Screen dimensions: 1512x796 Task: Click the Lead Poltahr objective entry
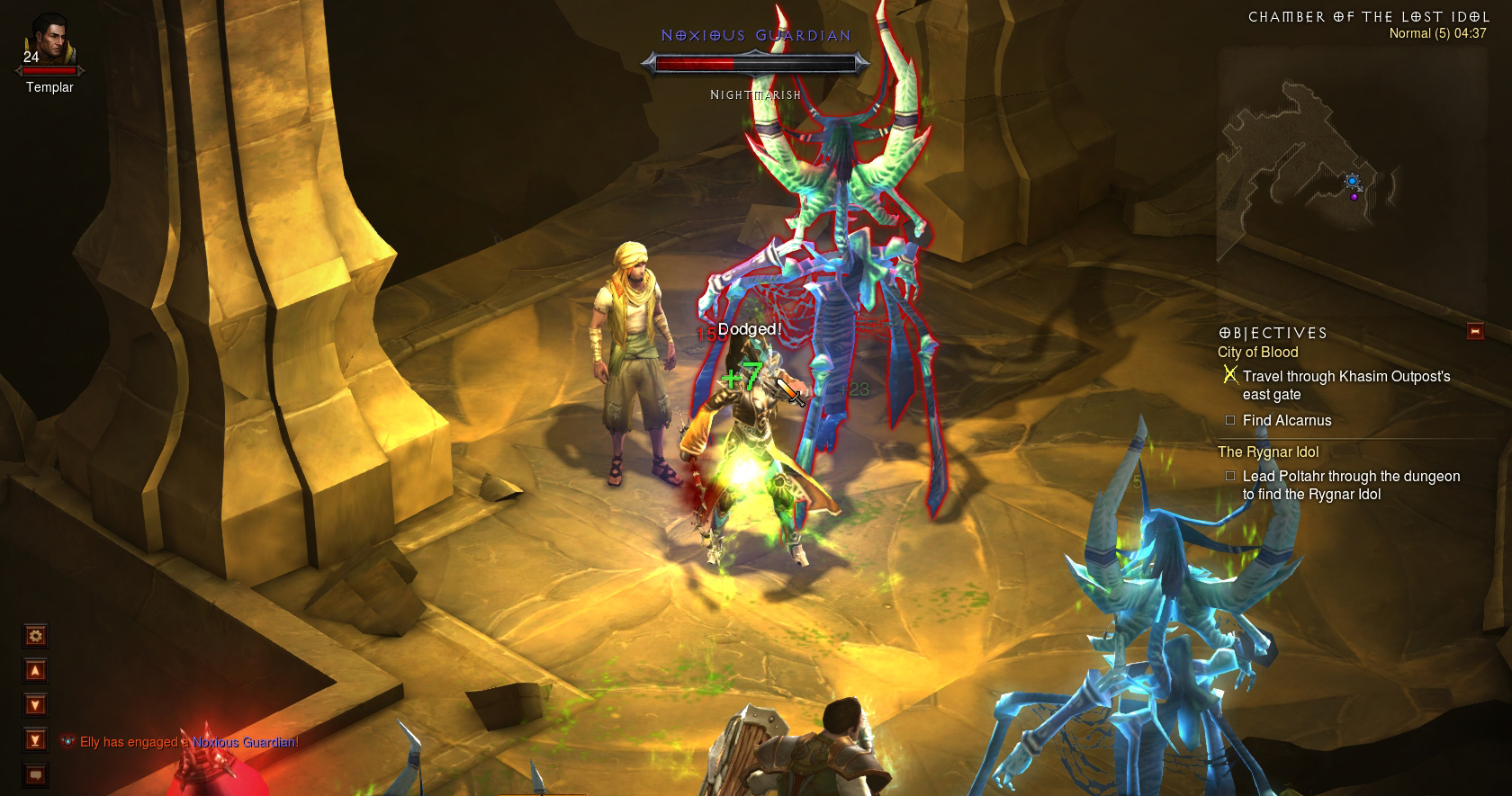(1350, 486)
